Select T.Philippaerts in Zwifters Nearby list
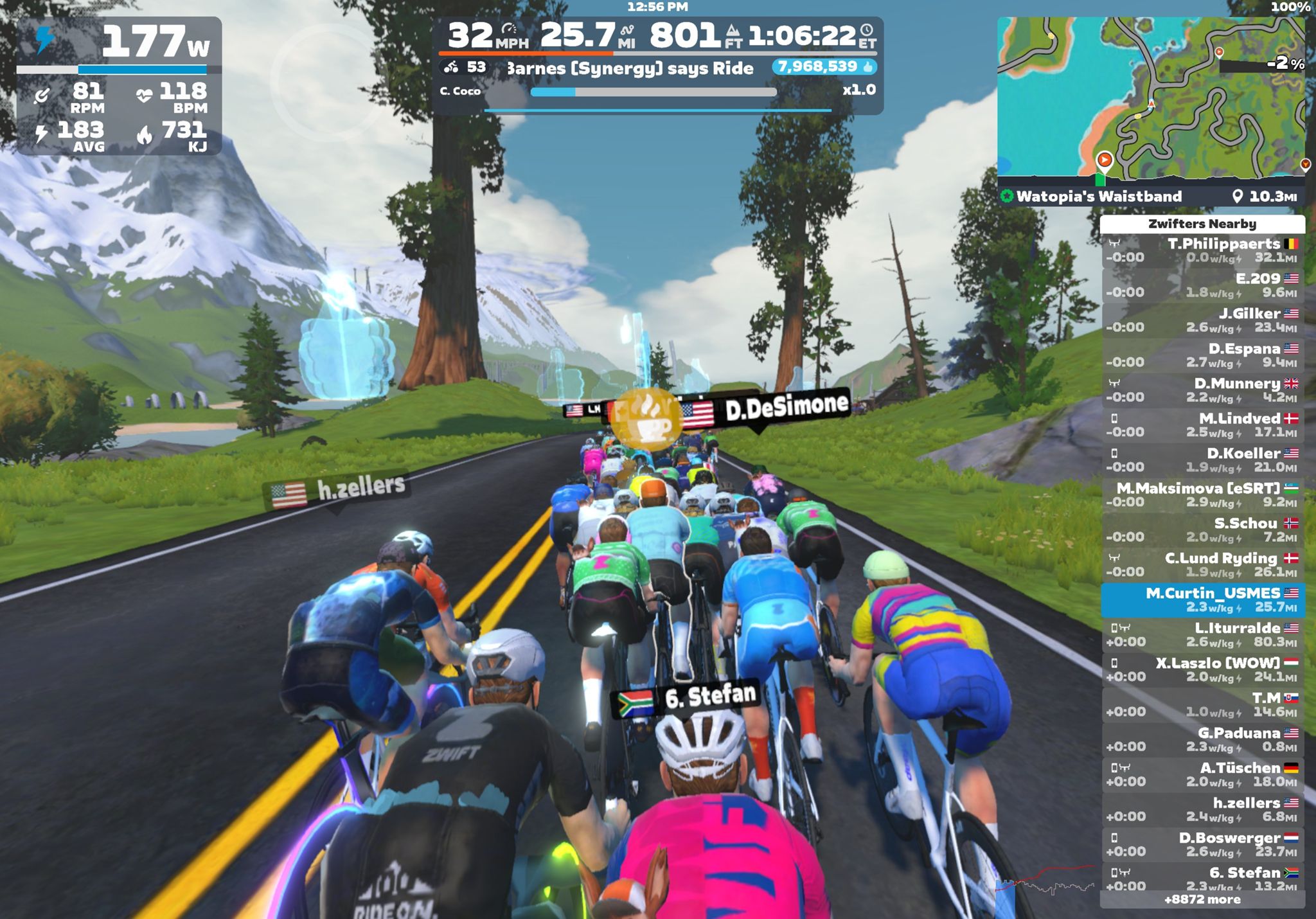 pos(1202,251)
